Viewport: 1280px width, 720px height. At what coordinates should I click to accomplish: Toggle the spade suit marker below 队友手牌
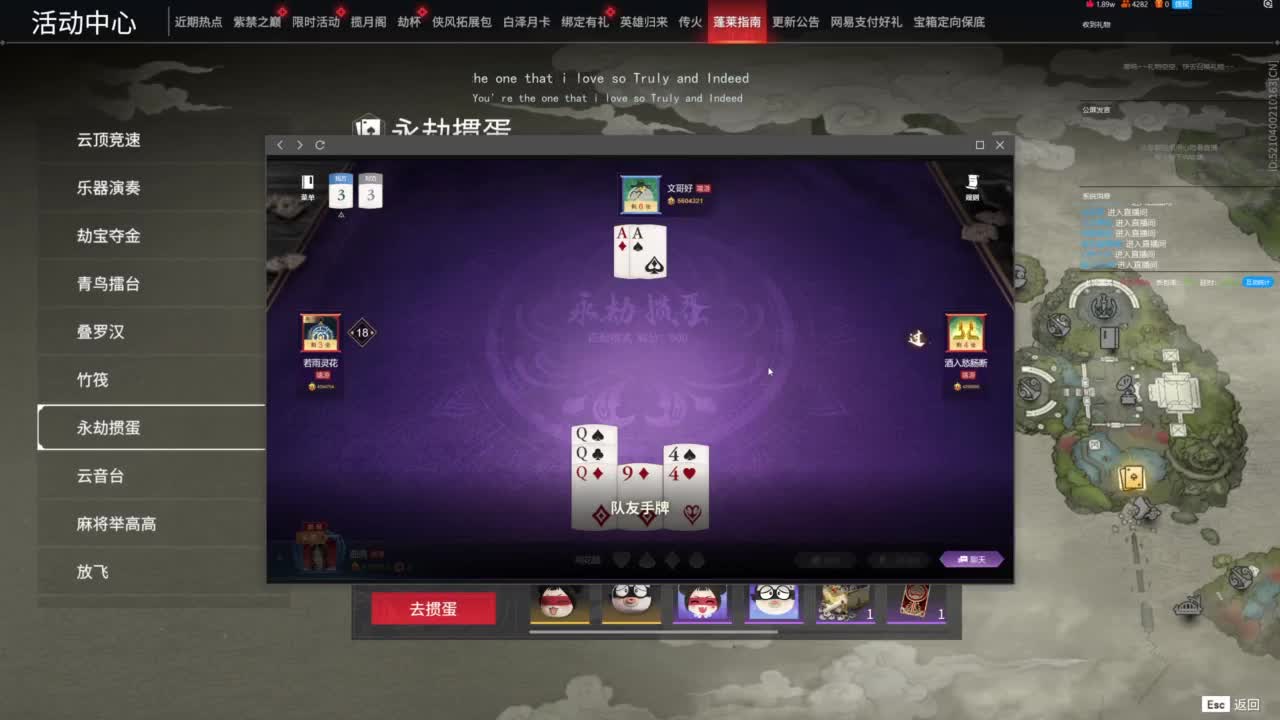click(646, 560)
